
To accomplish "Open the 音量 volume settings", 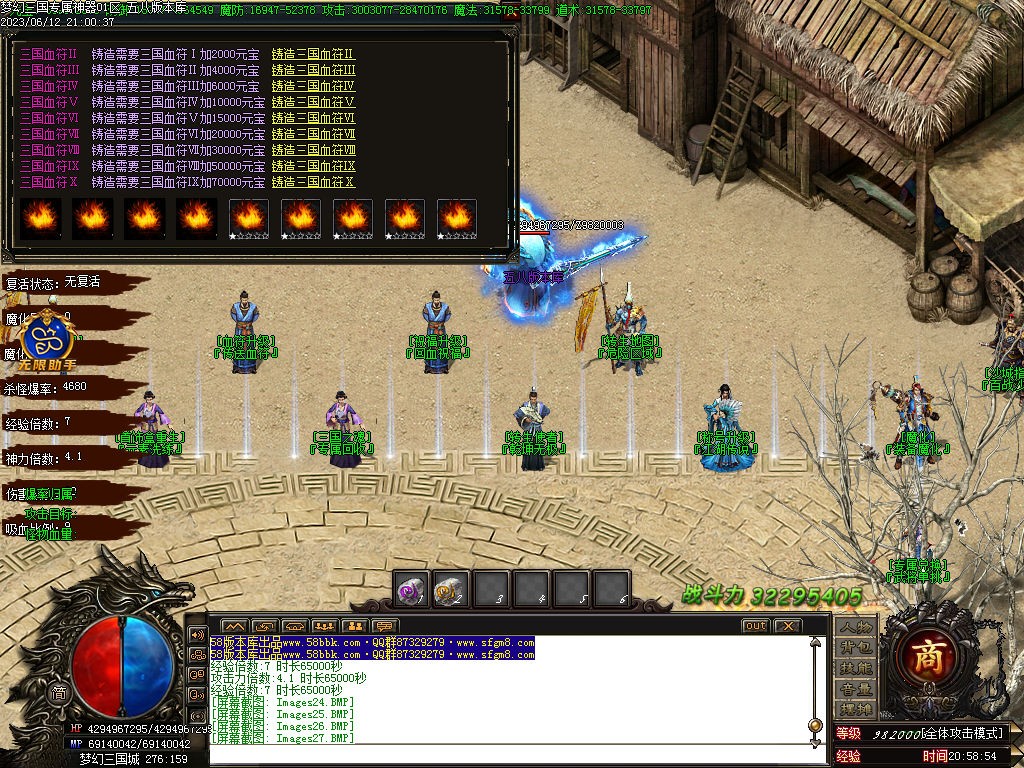I will click(x=856, y=688).
